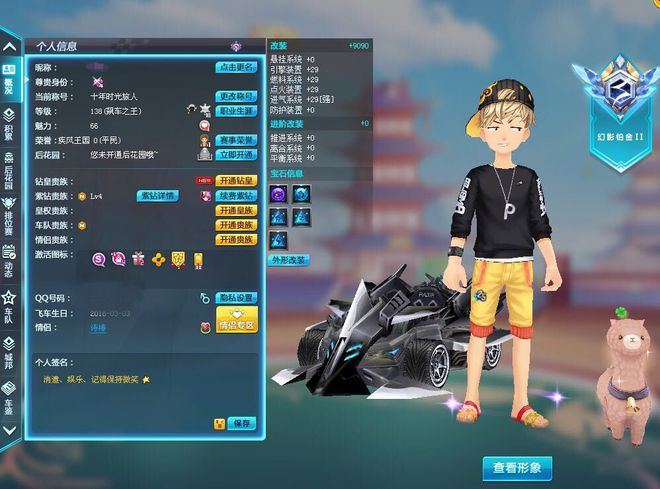Renew purple diamond via 续费紫钻
The height and width of the screenshot is (489, 660).
pos(236,196)
